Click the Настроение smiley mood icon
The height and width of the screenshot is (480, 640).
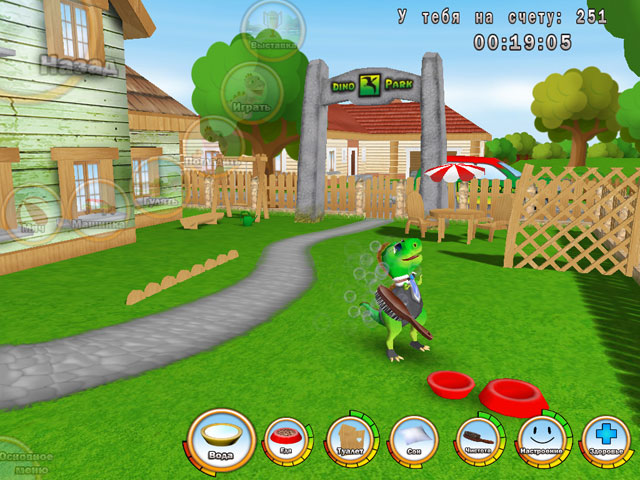540,438
